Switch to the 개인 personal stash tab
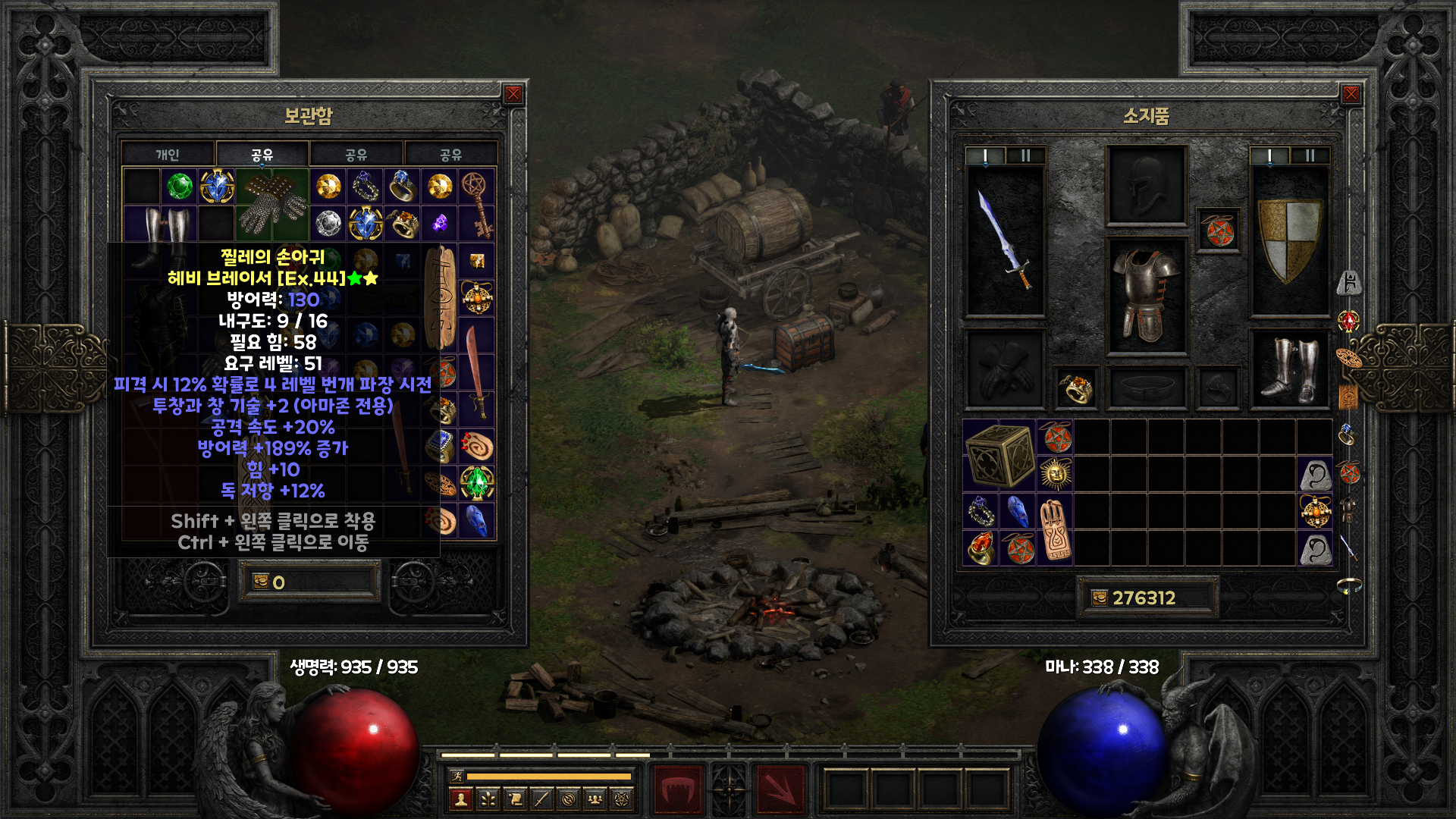 click(x=168, y=155)
